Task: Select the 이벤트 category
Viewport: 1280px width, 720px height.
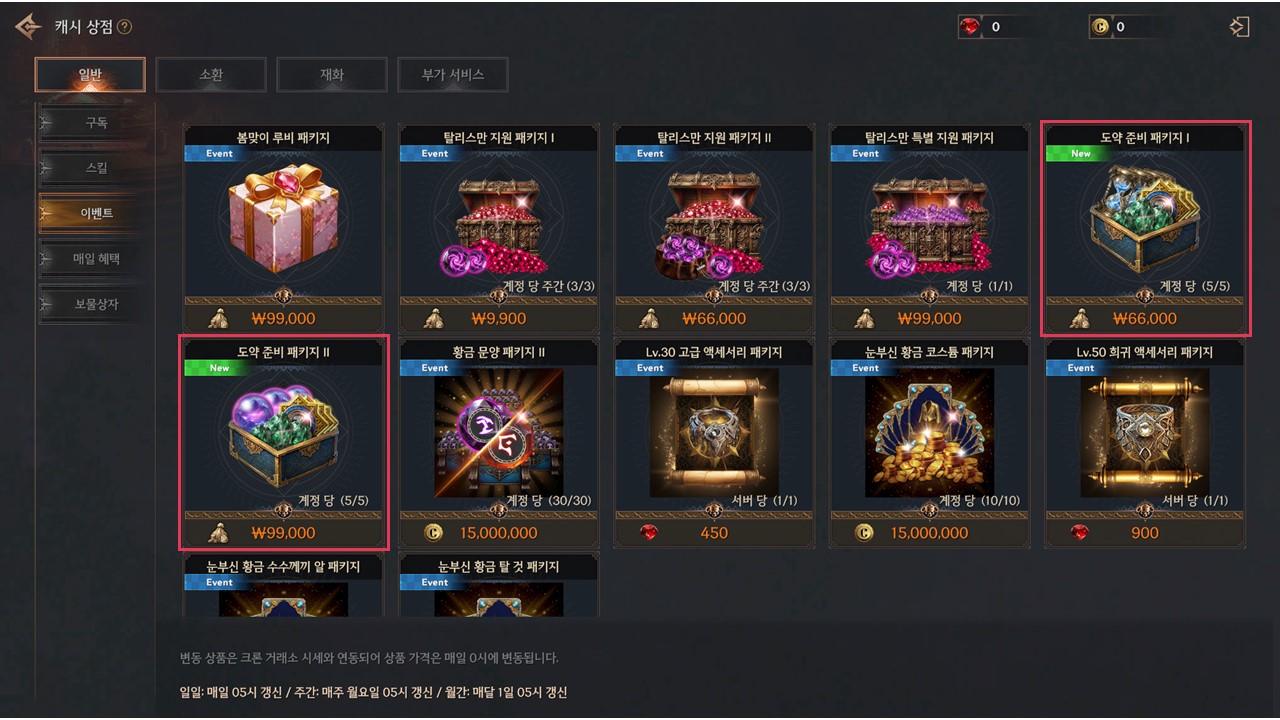Action: click(x=96, y=213)
